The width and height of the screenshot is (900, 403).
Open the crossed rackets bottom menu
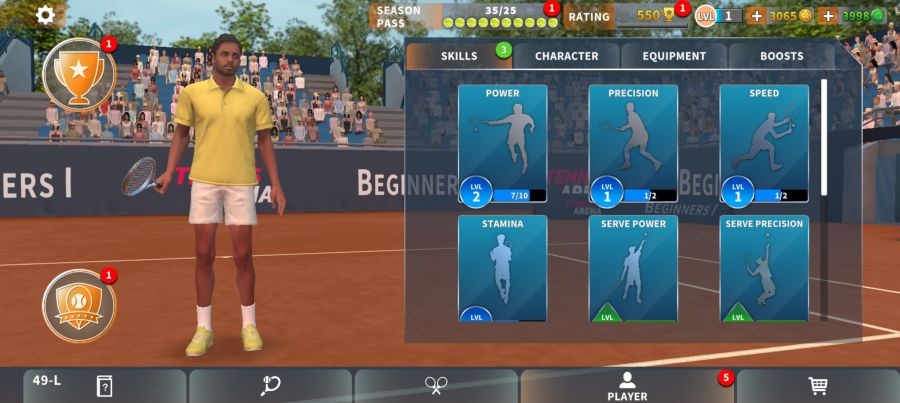(436, 386)
